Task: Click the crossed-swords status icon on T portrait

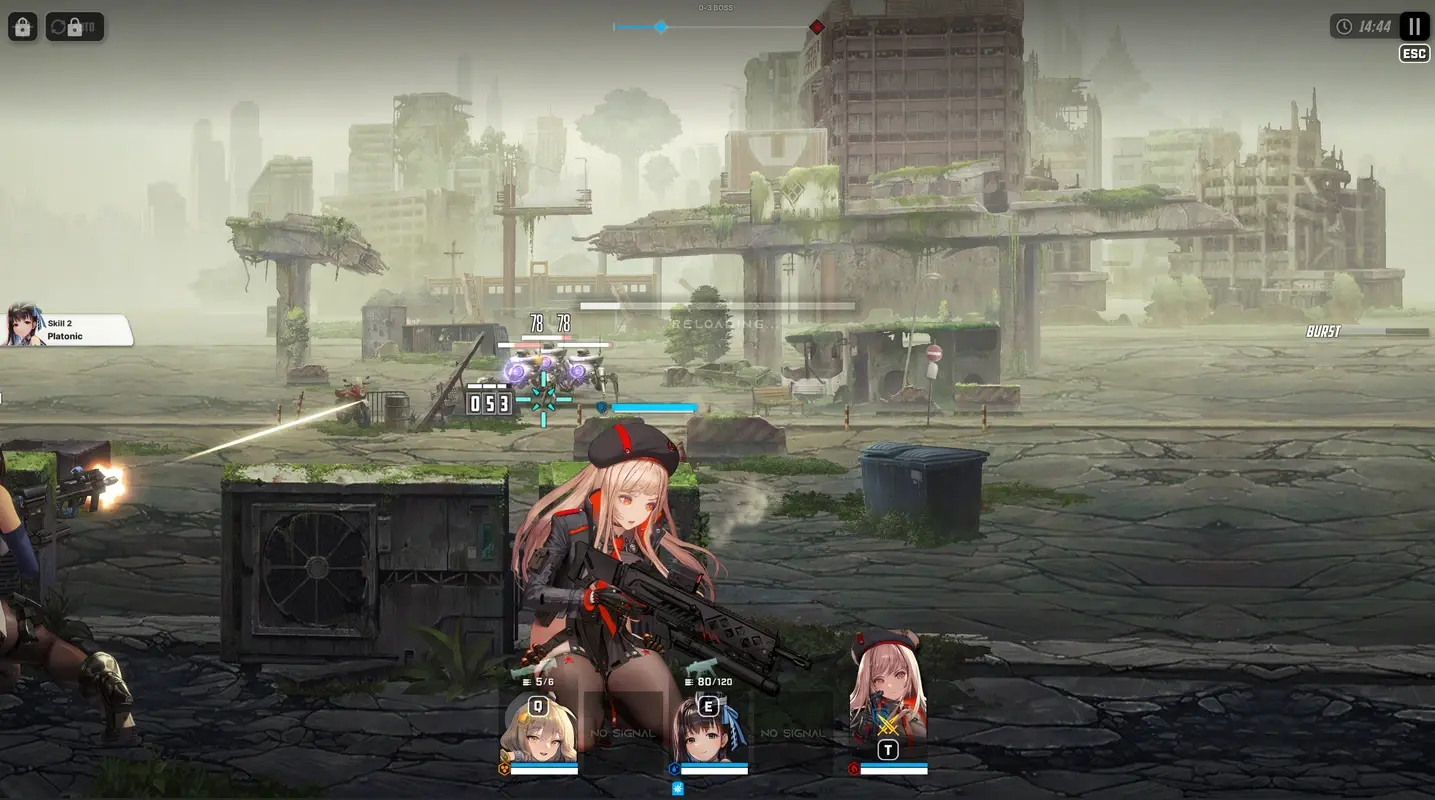Action: click(888, 723)
